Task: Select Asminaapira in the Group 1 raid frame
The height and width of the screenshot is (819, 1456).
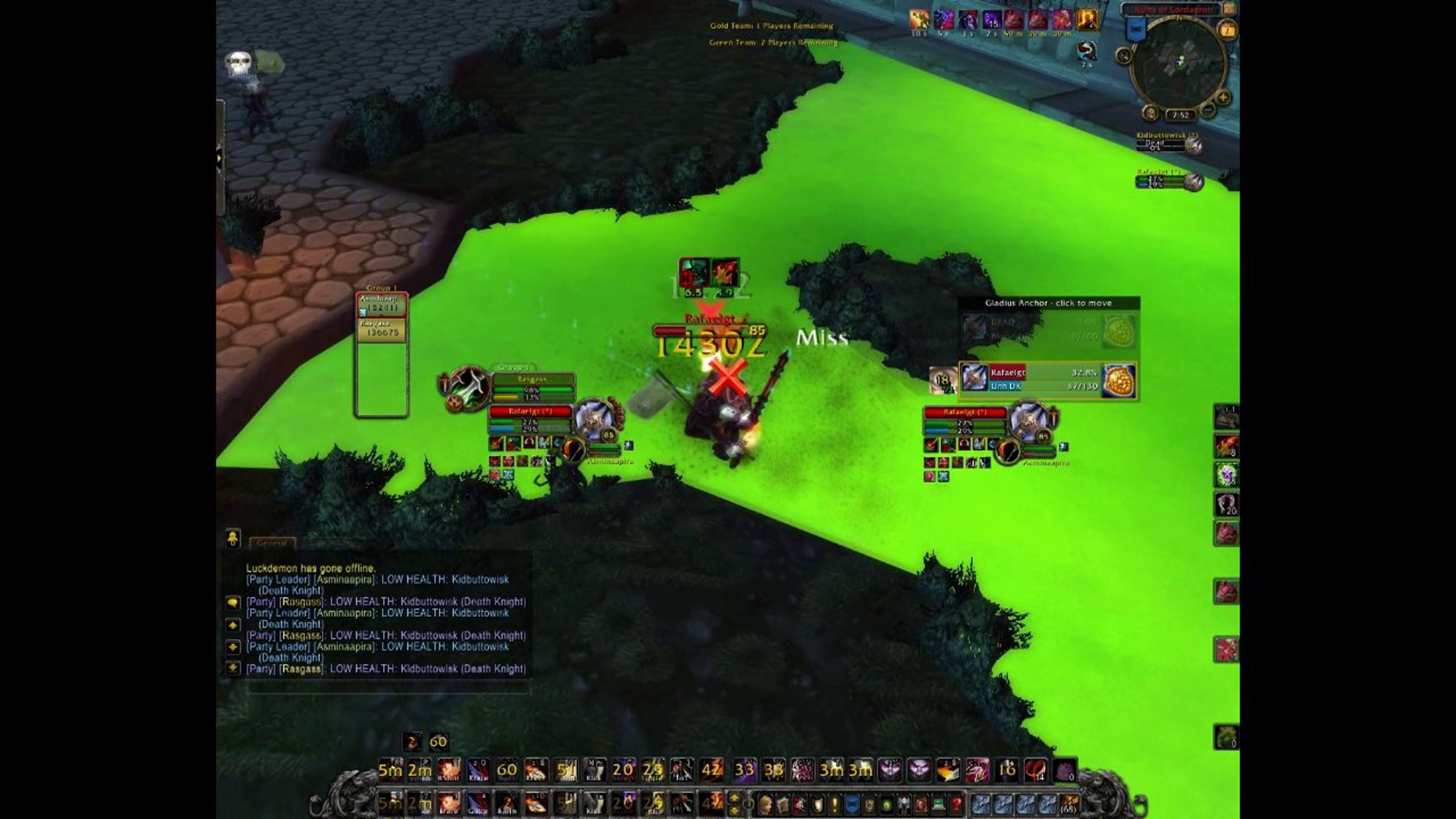Action: (x=382, y=305)
